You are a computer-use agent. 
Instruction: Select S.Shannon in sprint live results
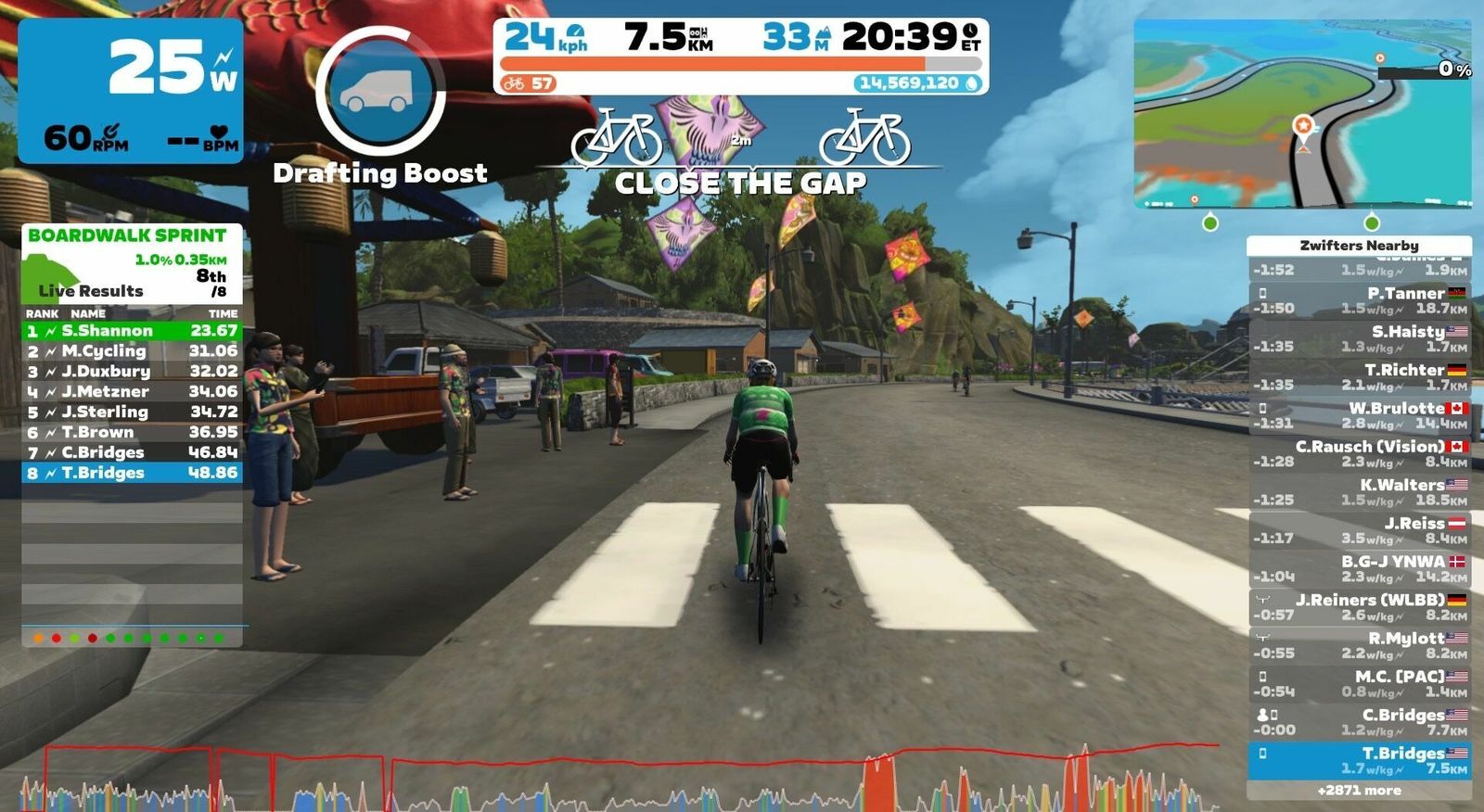[132, 331]
